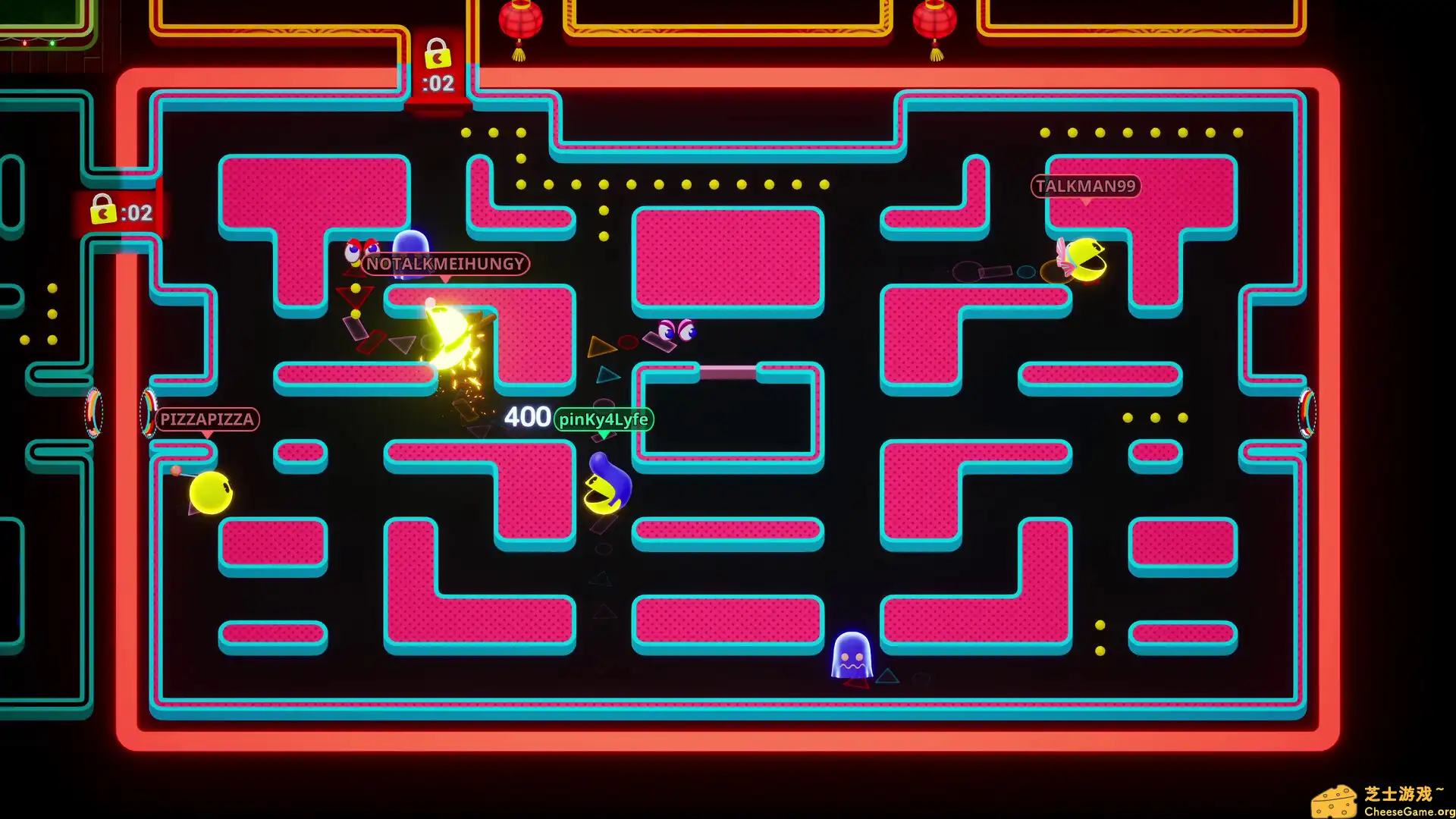This screenshot has width=1456, height=819.
Task: Click the PIZZAPIZZA name banner
Action: pos(207,419)
